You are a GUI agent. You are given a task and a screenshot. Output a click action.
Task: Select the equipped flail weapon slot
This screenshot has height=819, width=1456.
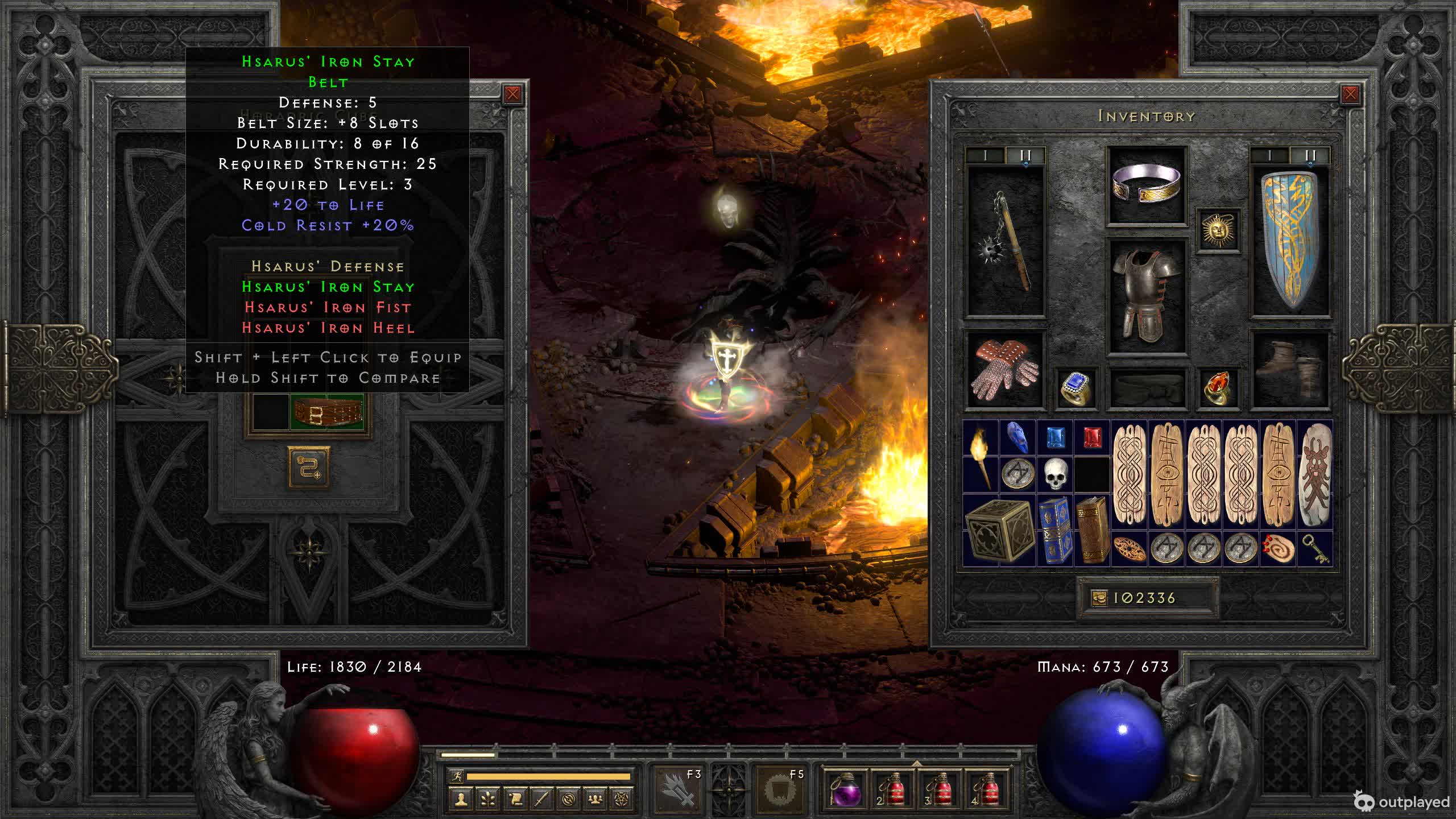1006,242
